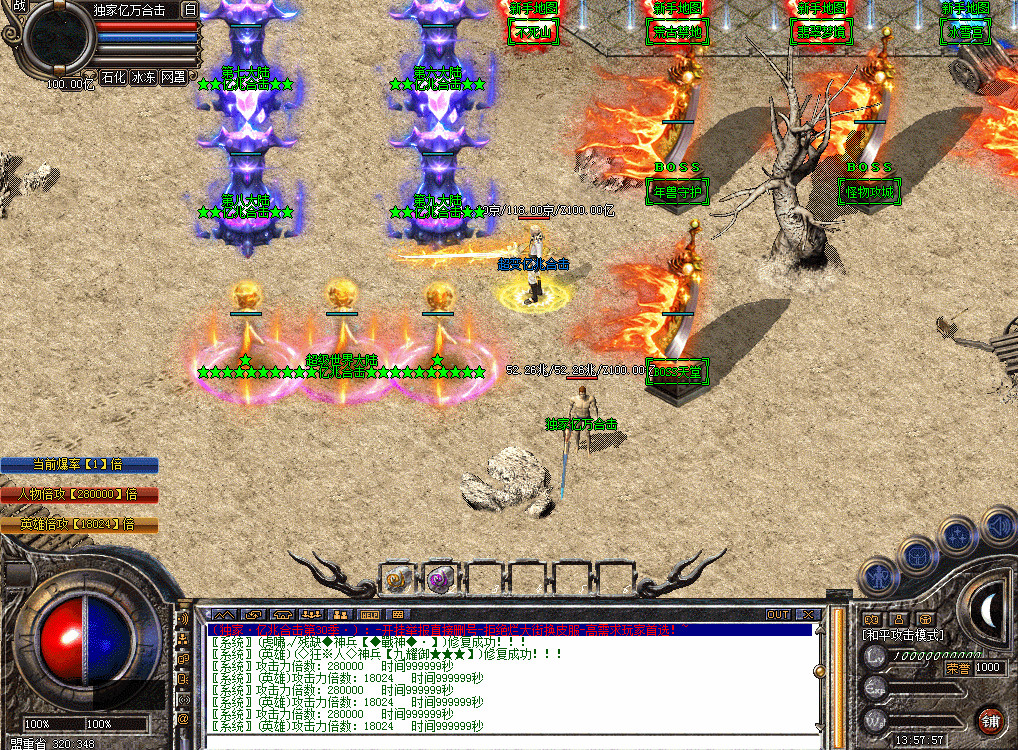
Task: Close the chat panel with X button
Action: 807,614
